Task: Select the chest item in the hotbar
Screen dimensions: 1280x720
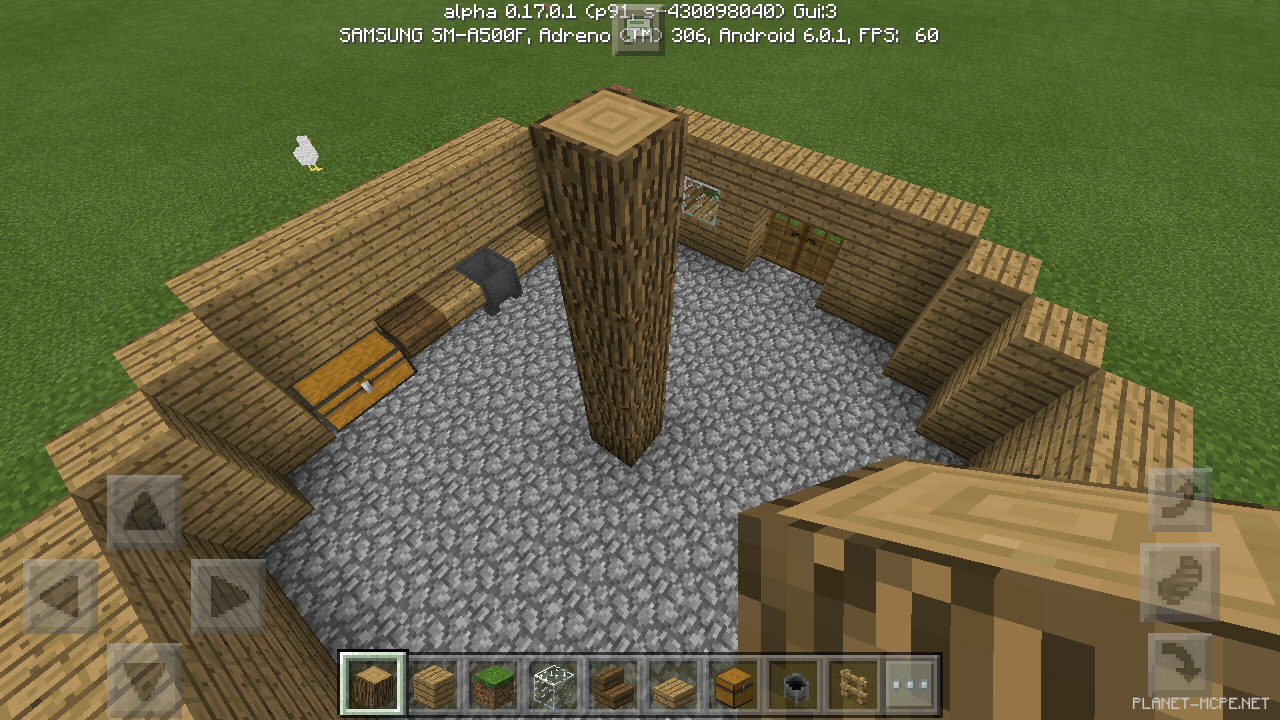Action: click(731, 683)
